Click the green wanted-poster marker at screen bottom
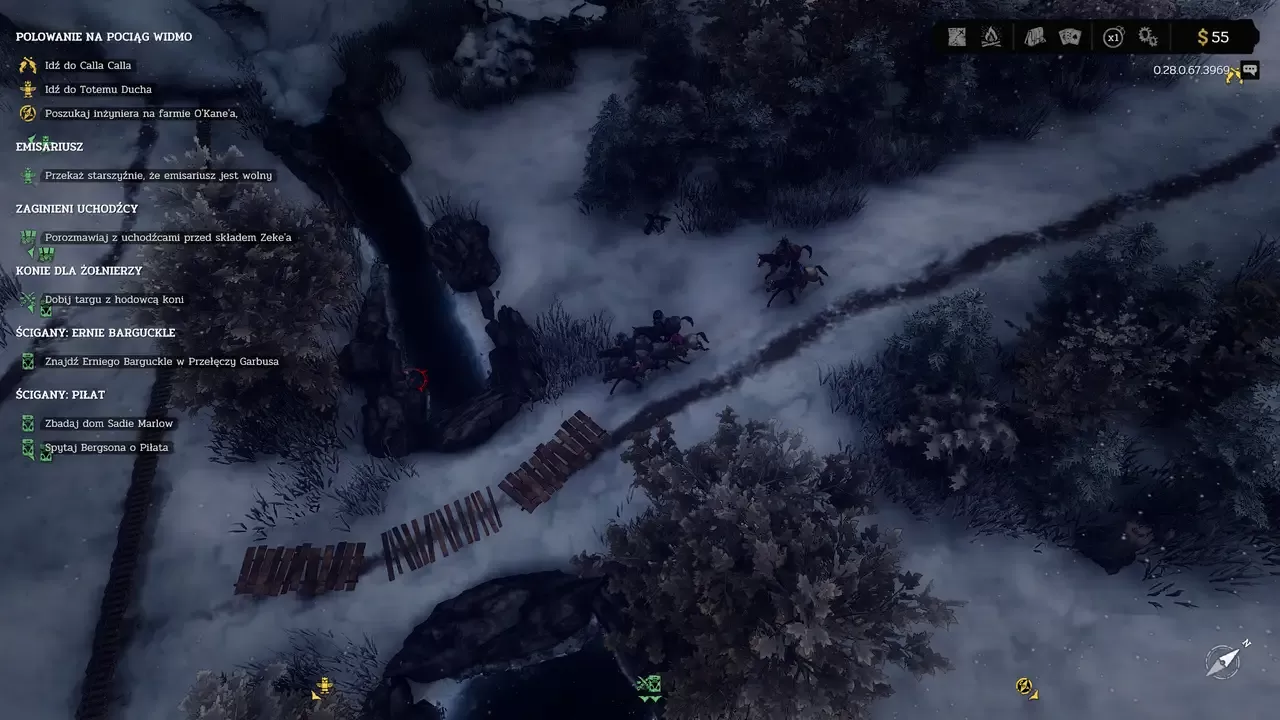 coord(648,686)
